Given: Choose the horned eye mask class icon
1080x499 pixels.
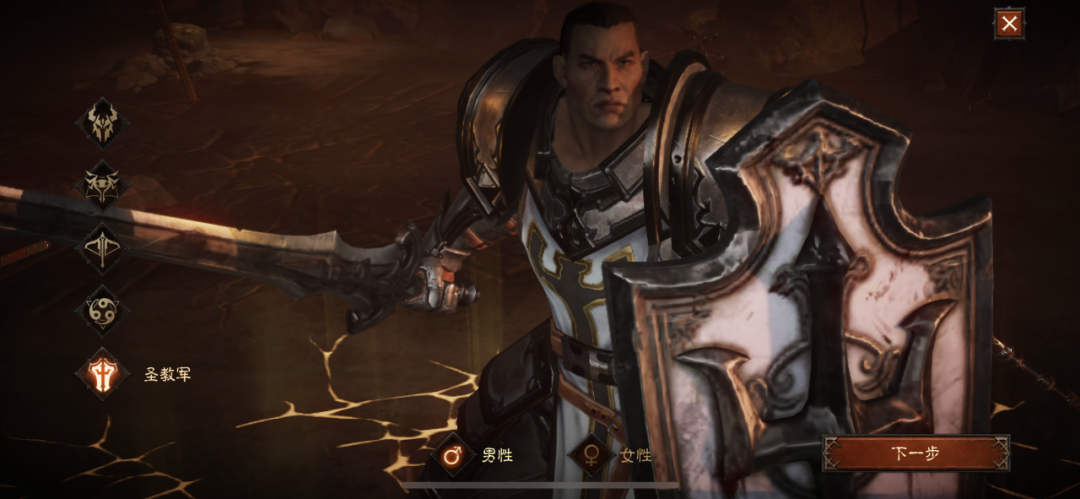Looking at the screenshot, I should pos(103,185).
